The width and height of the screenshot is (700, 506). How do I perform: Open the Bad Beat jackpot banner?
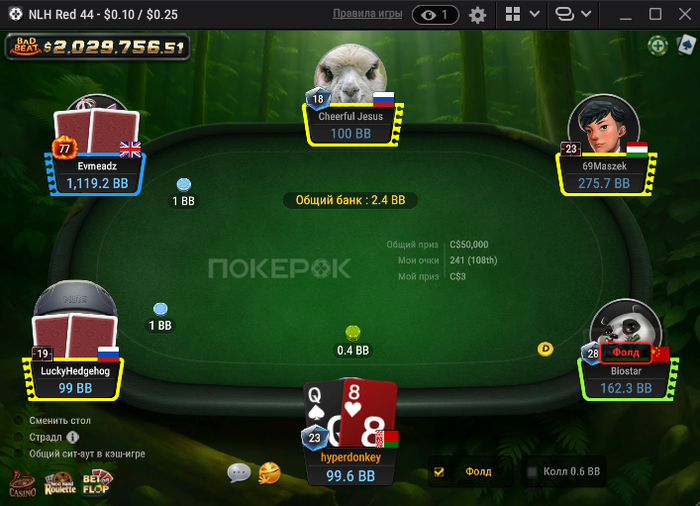point(97,46)
